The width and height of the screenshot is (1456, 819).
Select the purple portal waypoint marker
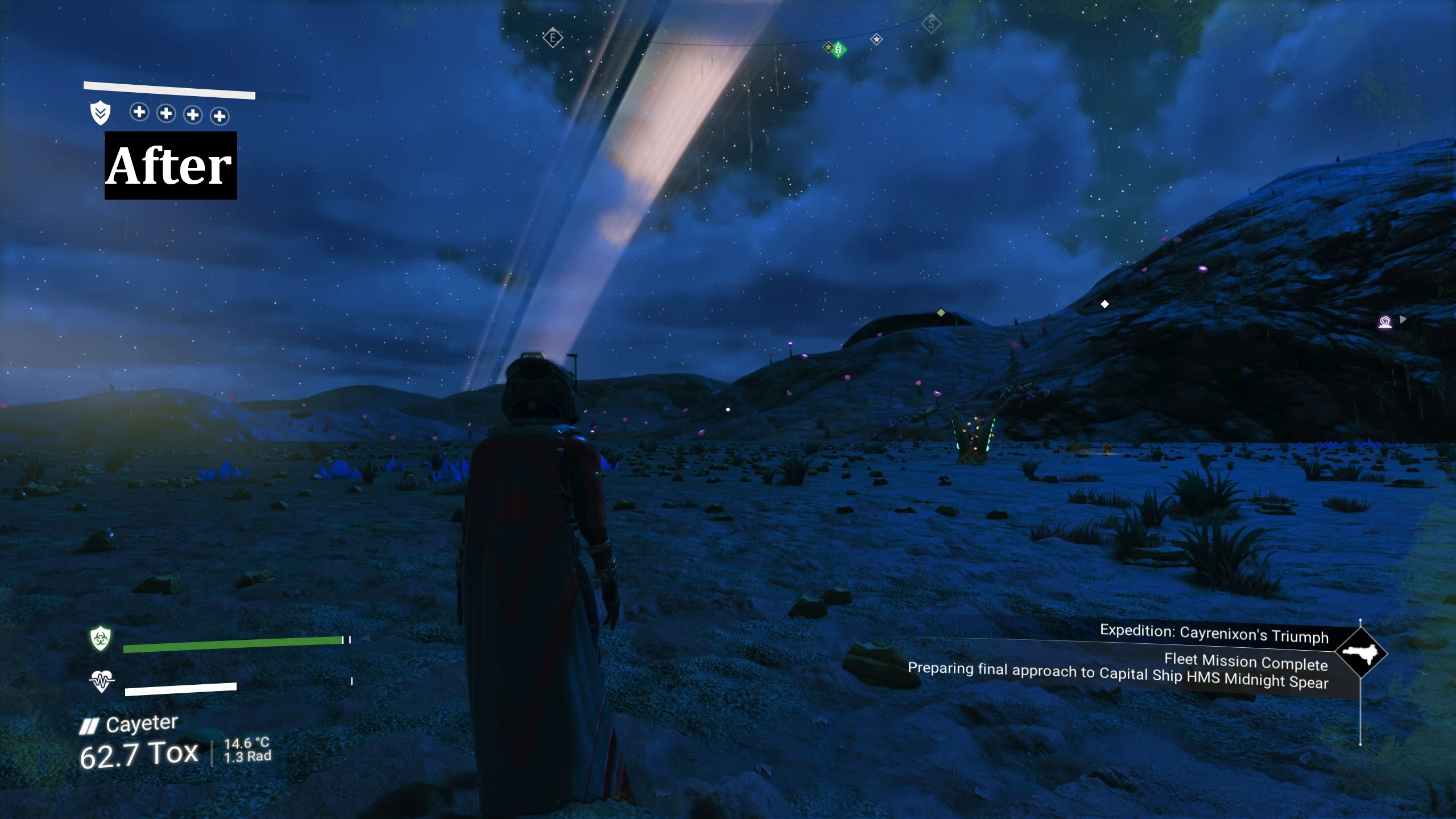[x=1385, y=322]
